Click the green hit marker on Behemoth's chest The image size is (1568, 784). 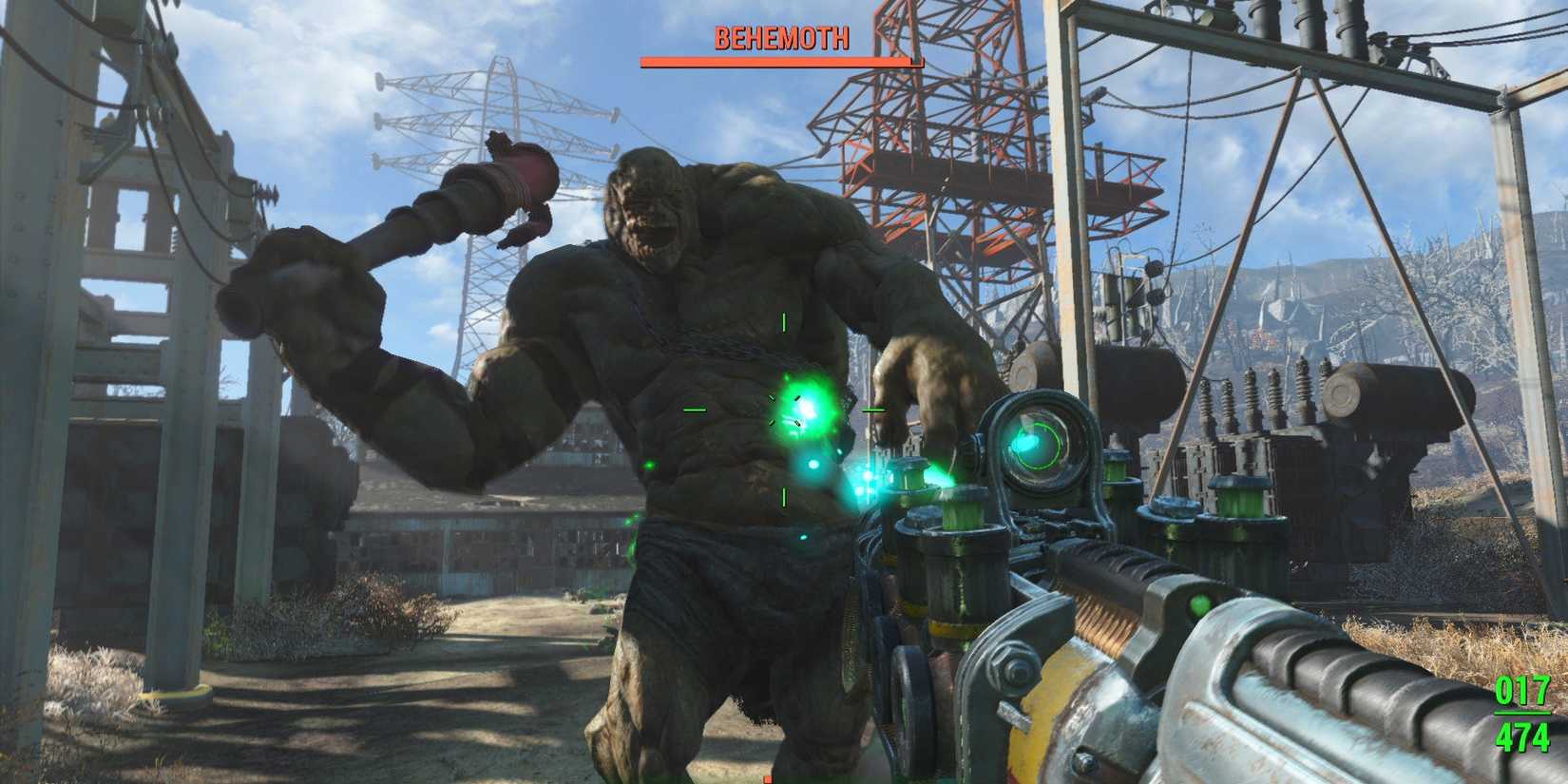(803, 411)
